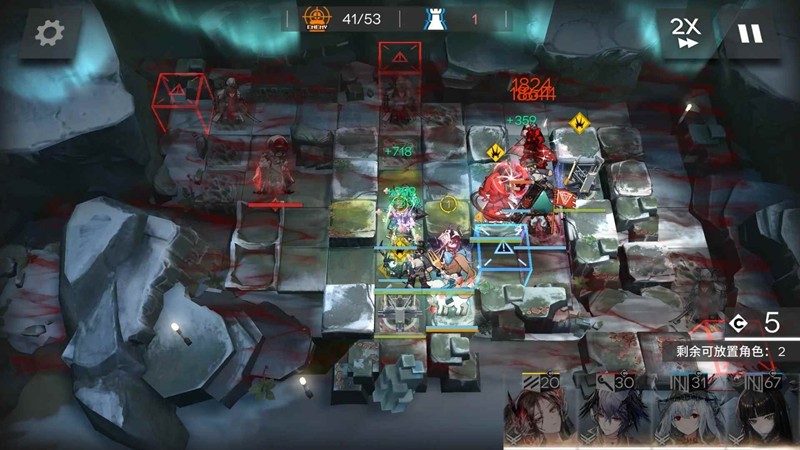Open the settings gear menu
This screenshot has width=800, height=450.
click(48, 33)
